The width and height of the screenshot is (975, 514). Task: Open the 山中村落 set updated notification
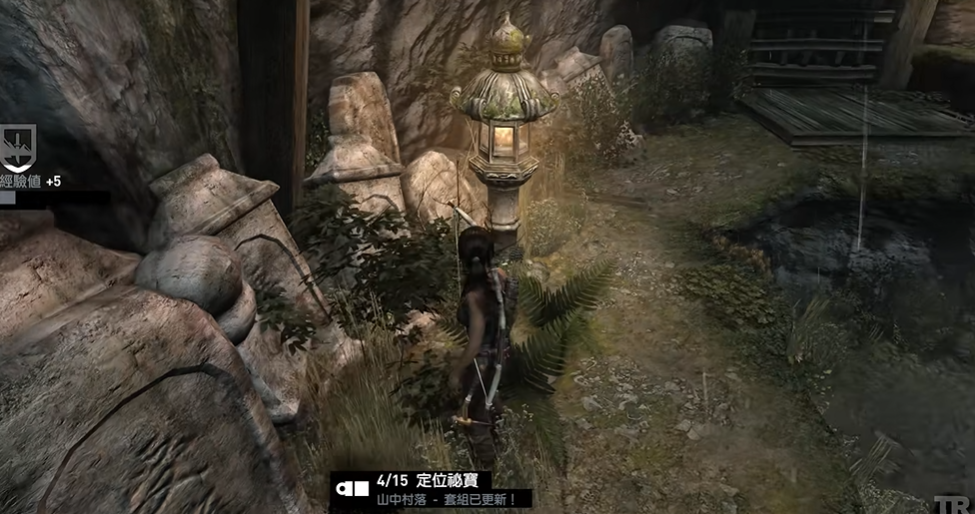[445, 498]
